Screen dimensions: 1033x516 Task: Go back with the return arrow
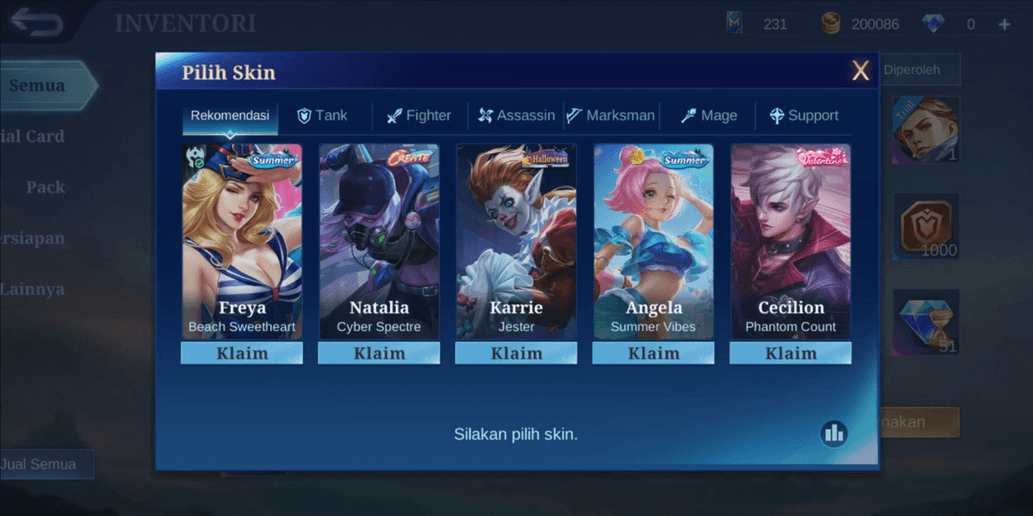38,22
